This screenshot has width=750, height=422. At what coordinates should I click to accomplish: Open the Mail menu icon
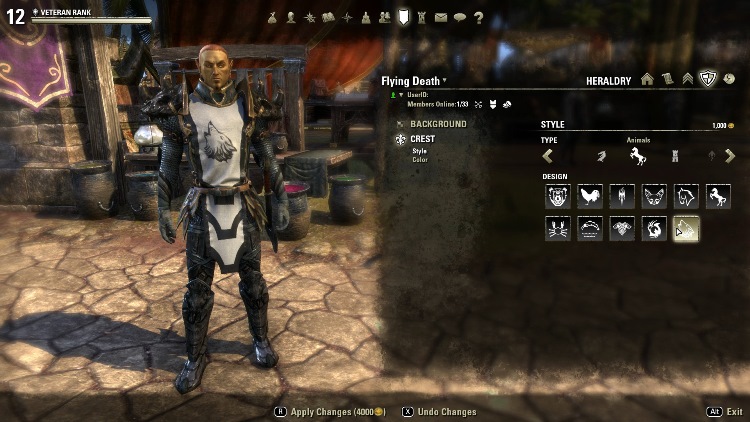click(x=441, y=17)
